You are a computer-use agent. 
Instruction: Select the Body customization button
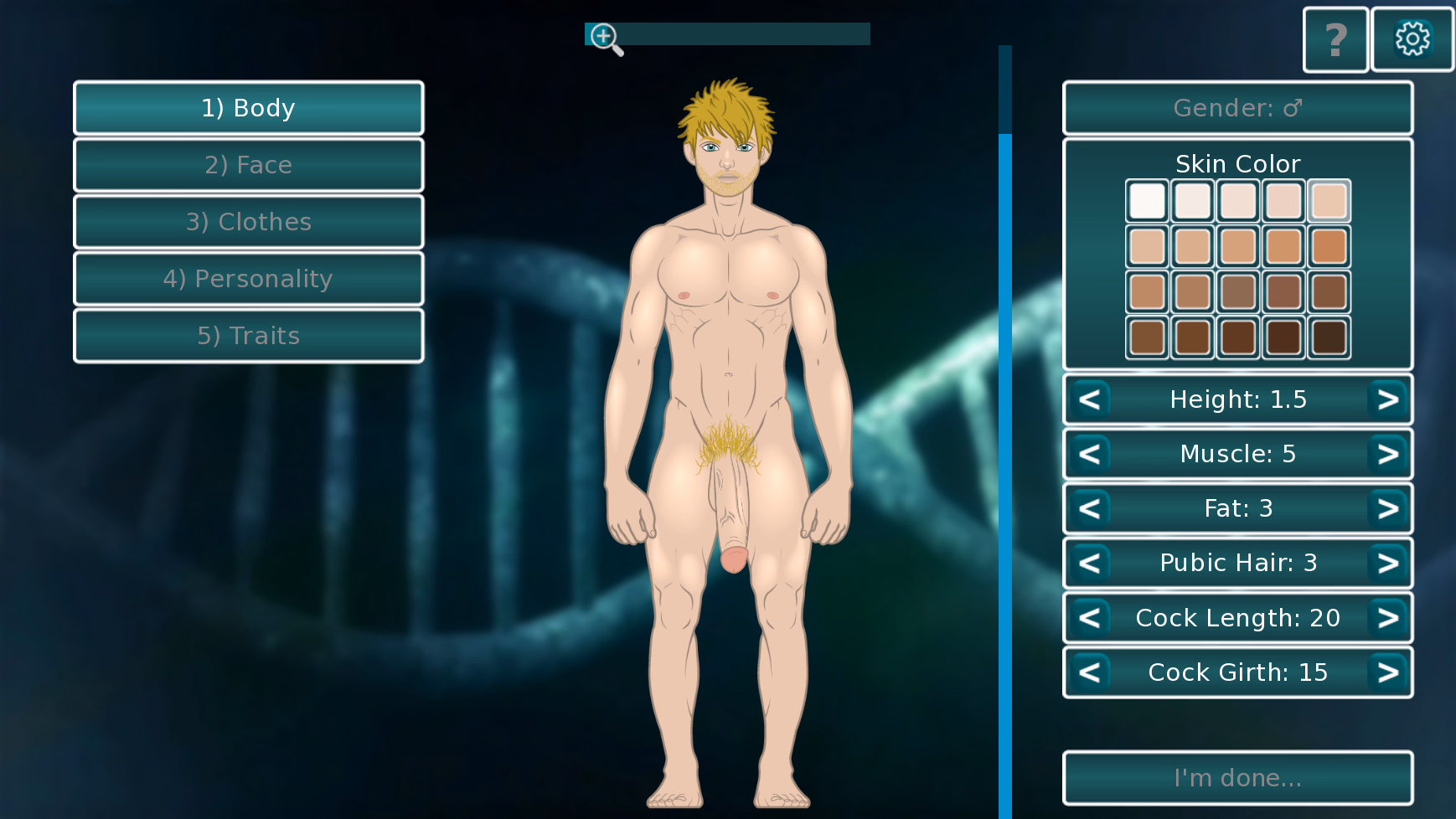[248, 107]
